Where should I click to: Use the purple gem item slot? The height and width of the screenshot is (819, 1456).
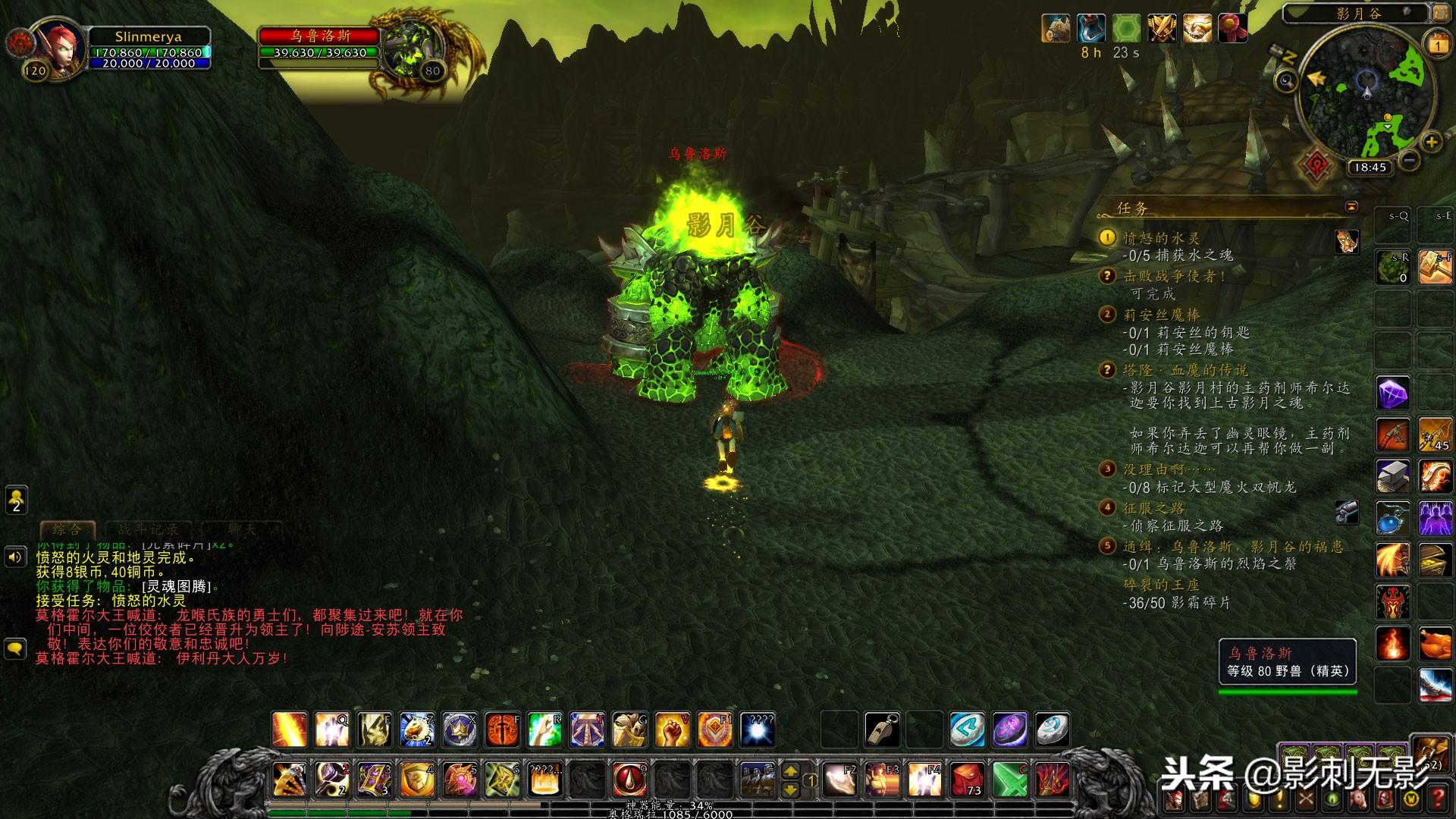coord(1392,394)
